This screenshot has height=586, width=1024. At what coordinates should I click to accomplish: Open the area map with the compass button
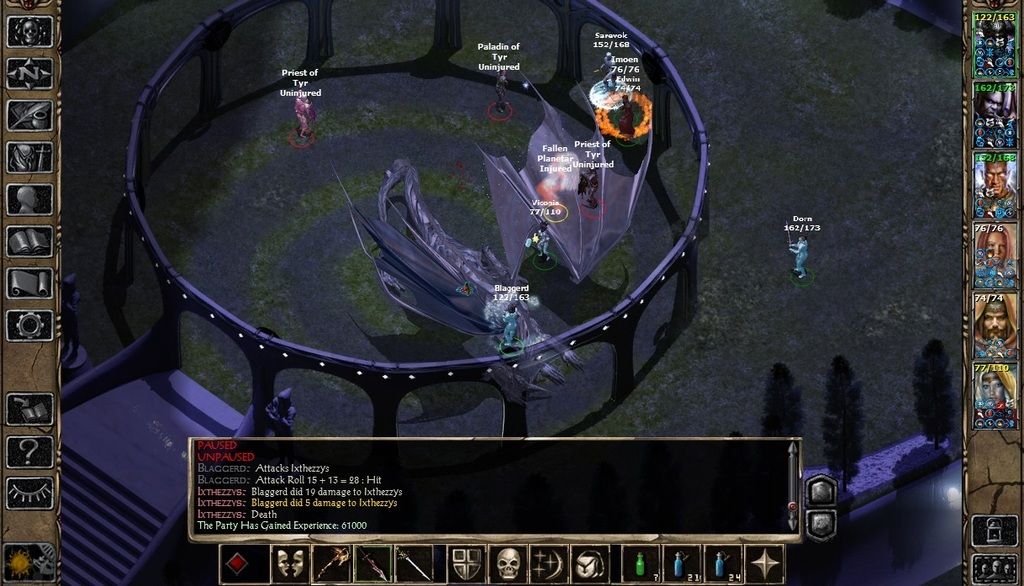pos(29,73)
